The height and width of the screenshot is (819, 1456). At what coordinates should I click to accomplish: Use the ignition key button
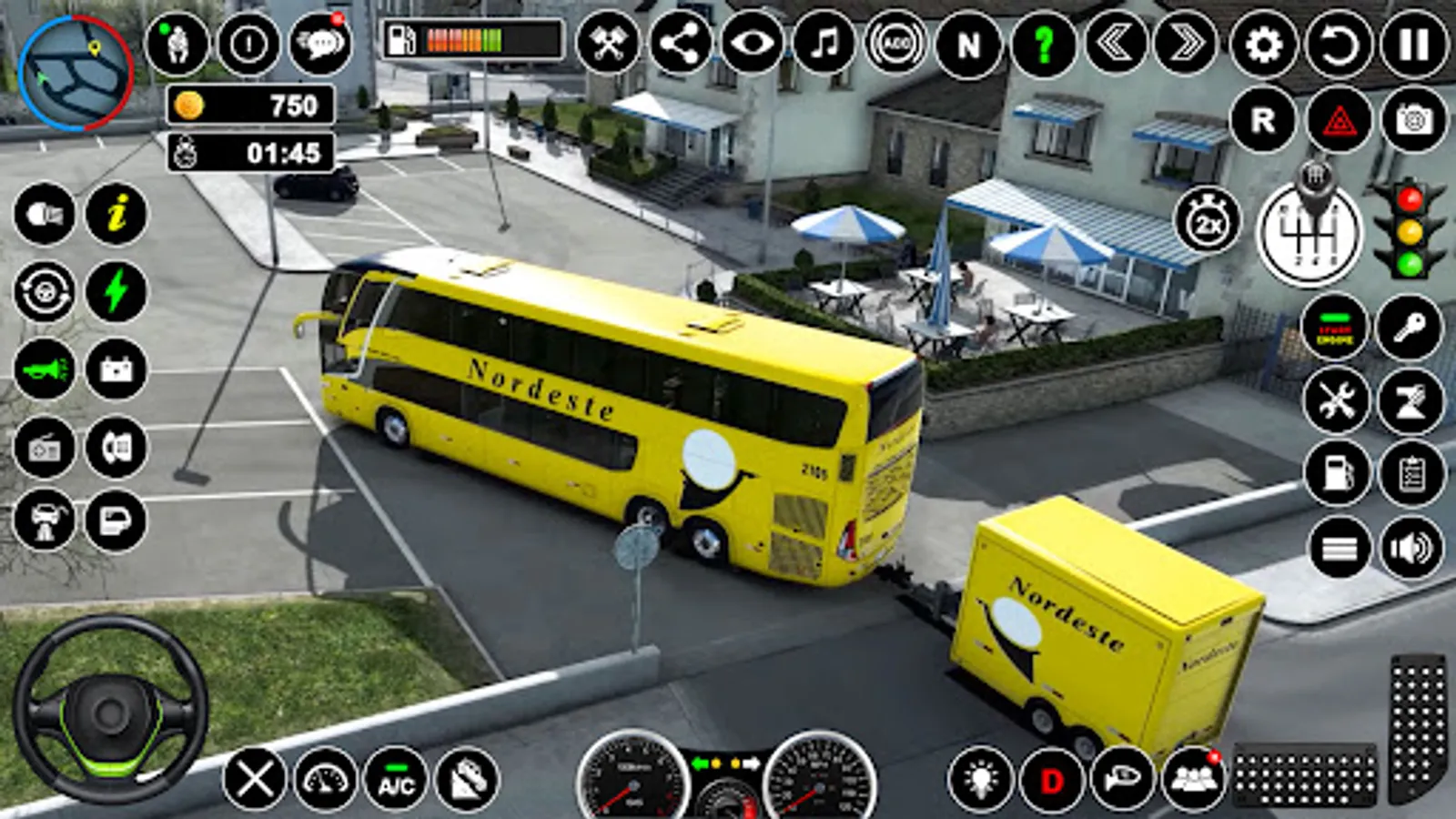1409,328
